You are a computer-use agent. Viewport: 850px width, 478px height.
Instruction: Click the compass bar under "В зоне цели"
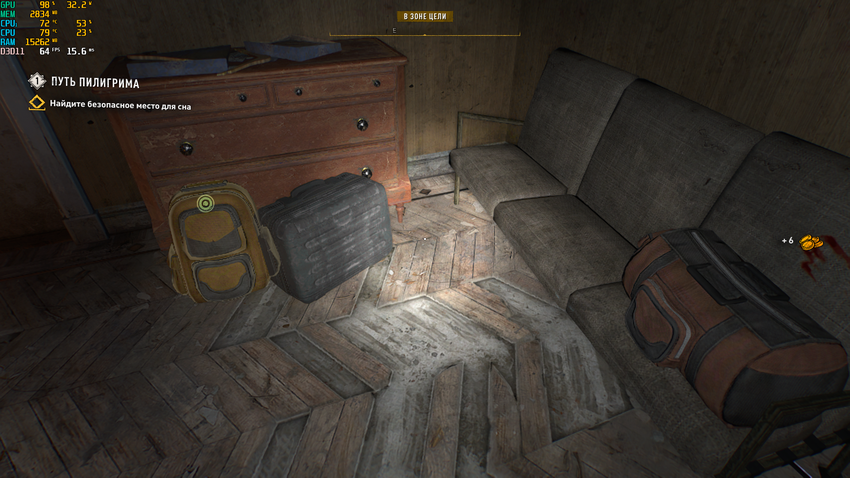pos(424,33)
